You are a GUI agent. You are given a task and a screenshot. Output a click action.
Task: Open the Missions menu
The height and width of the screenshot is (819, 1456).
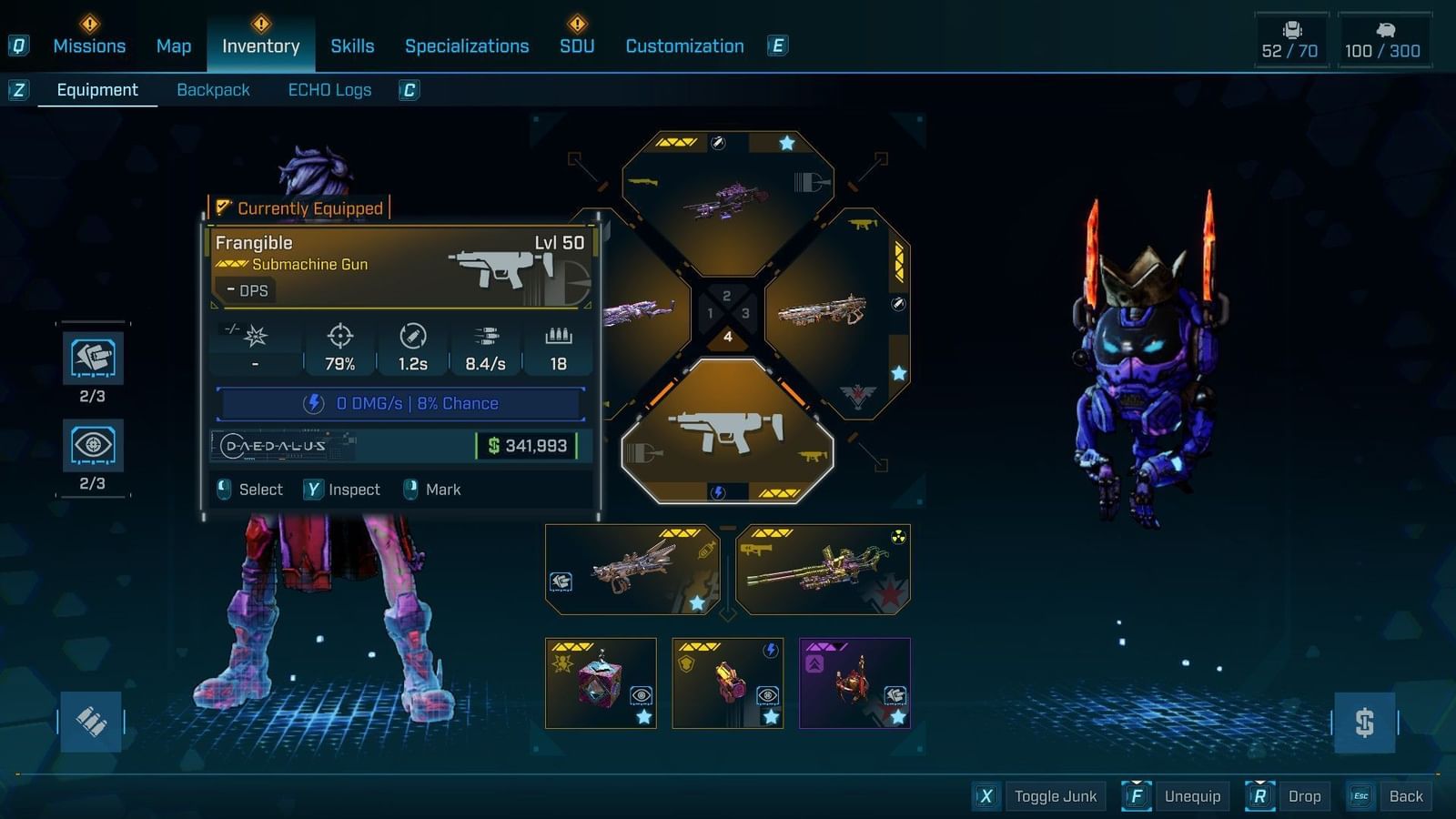click(89, 45)
